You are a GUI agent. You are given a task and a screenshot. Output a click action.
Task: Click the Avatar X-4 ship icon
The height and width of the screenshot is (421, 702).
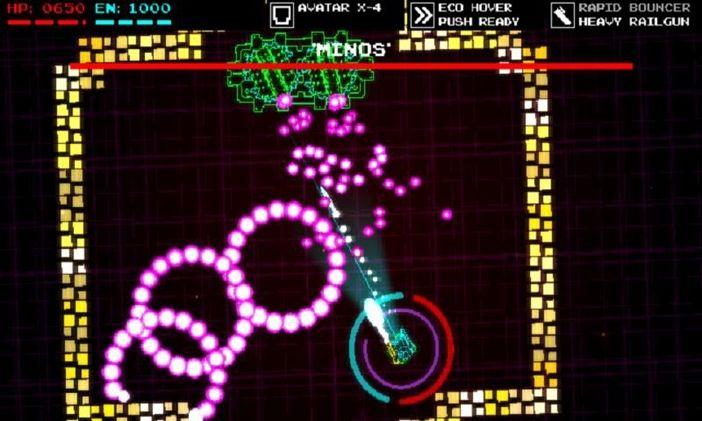point(281,14)
